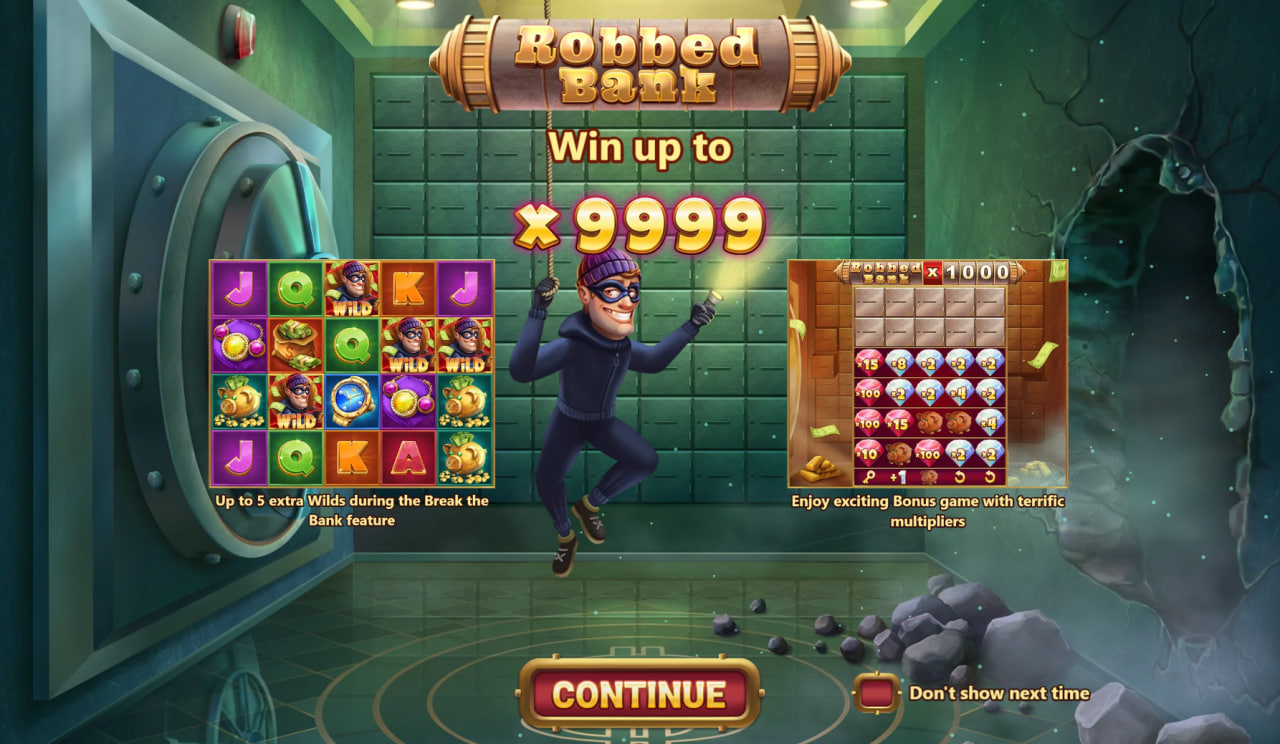Select the brown piggy bank in the bonus game

[929, 424]
